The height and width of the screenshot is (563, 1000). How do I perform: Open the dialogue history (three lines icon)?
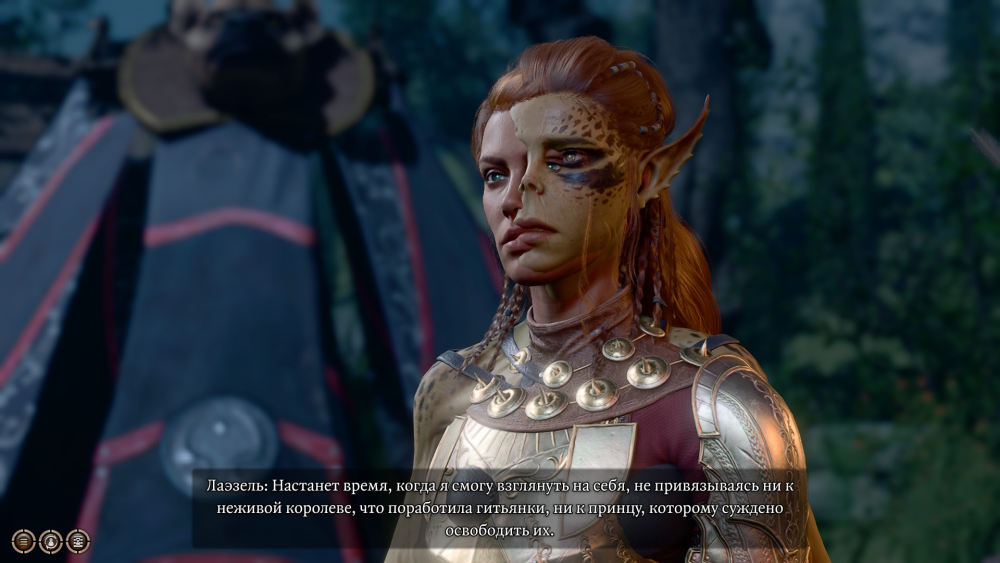point(23,541)
